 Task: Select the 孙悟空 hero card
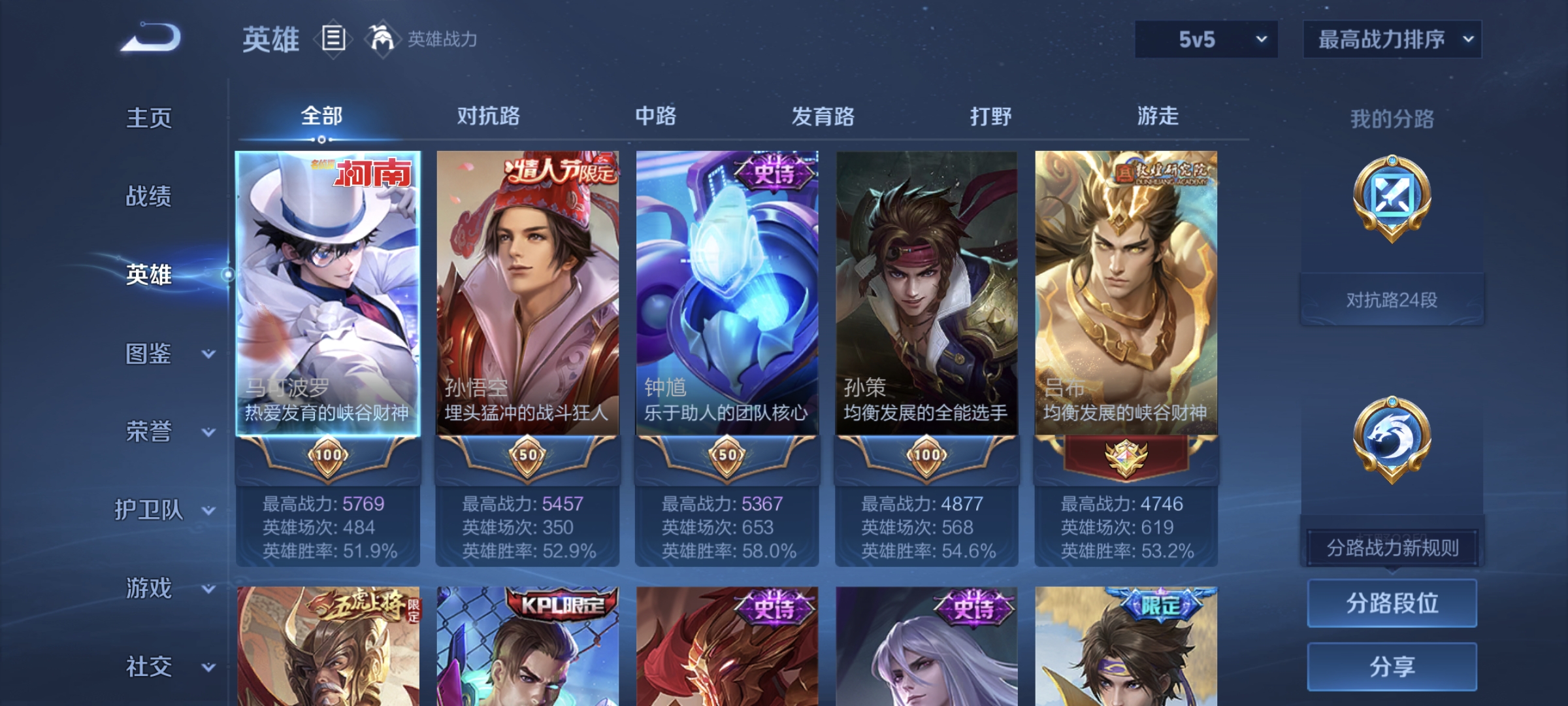528,294
